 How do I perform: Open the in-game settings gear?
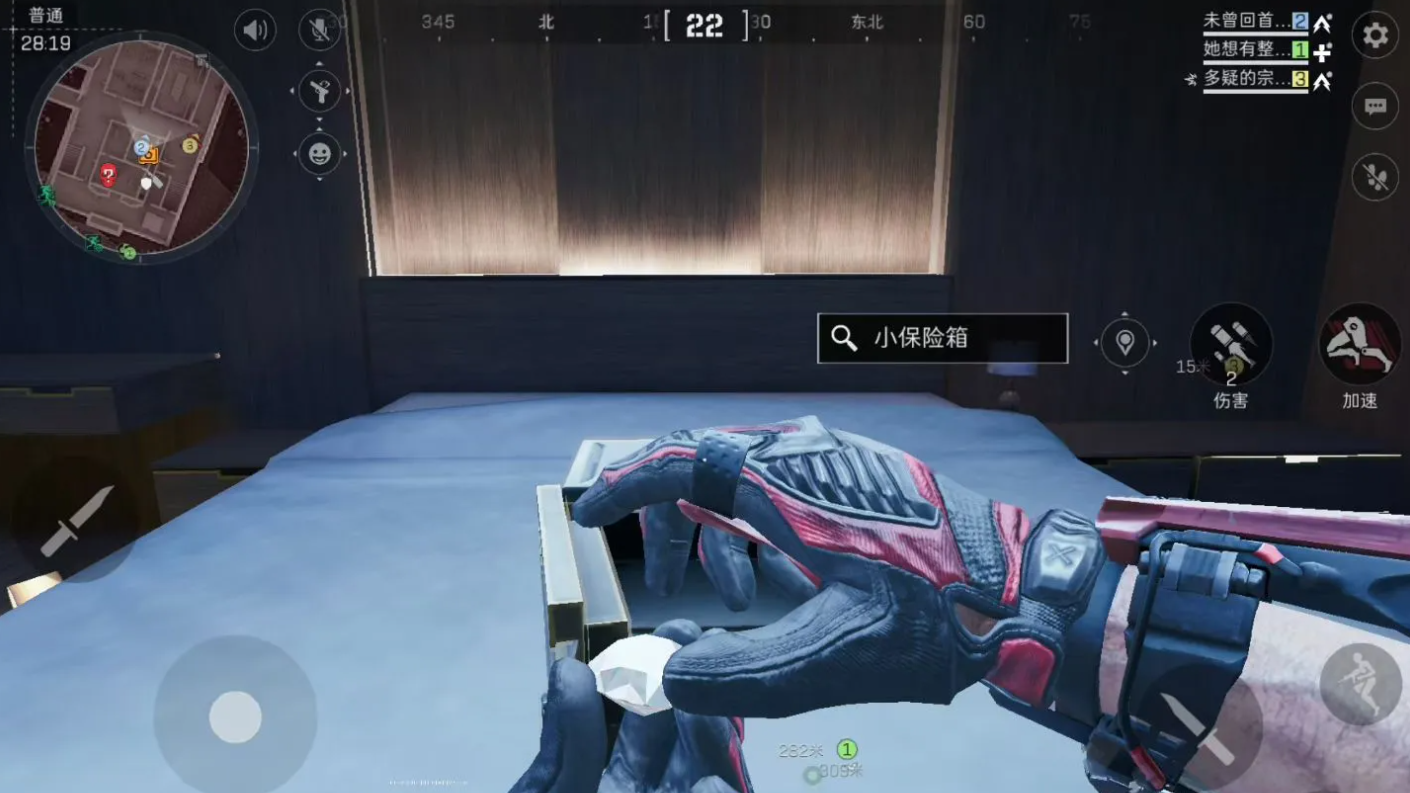coord(1374,35)
